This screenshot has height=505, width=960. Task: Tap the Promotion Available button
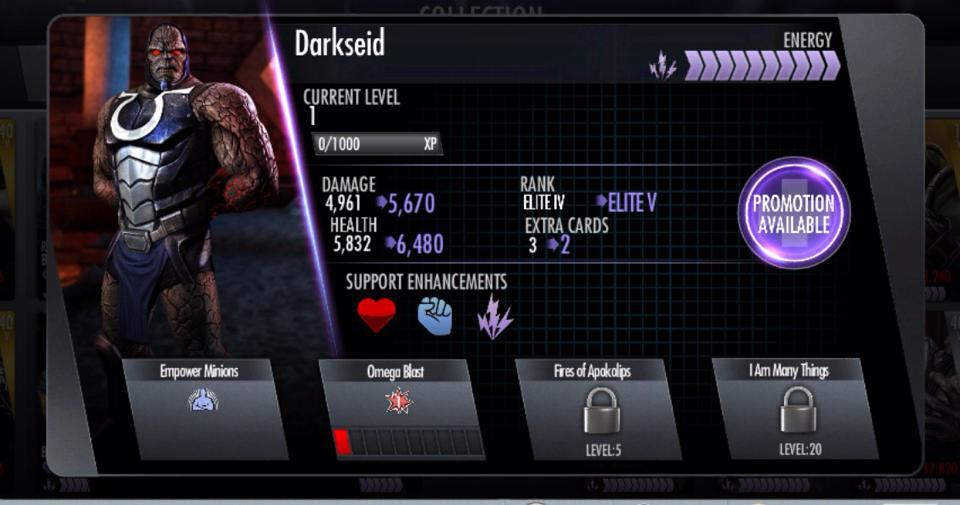click(x=793, y=213)
